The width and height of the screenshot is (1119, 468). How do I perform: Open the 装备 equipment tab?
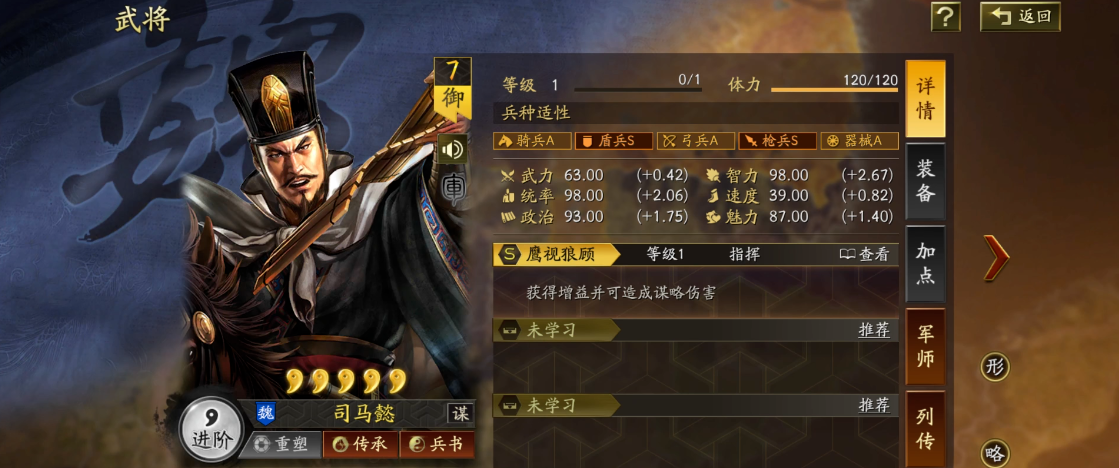tap(925, 181)
